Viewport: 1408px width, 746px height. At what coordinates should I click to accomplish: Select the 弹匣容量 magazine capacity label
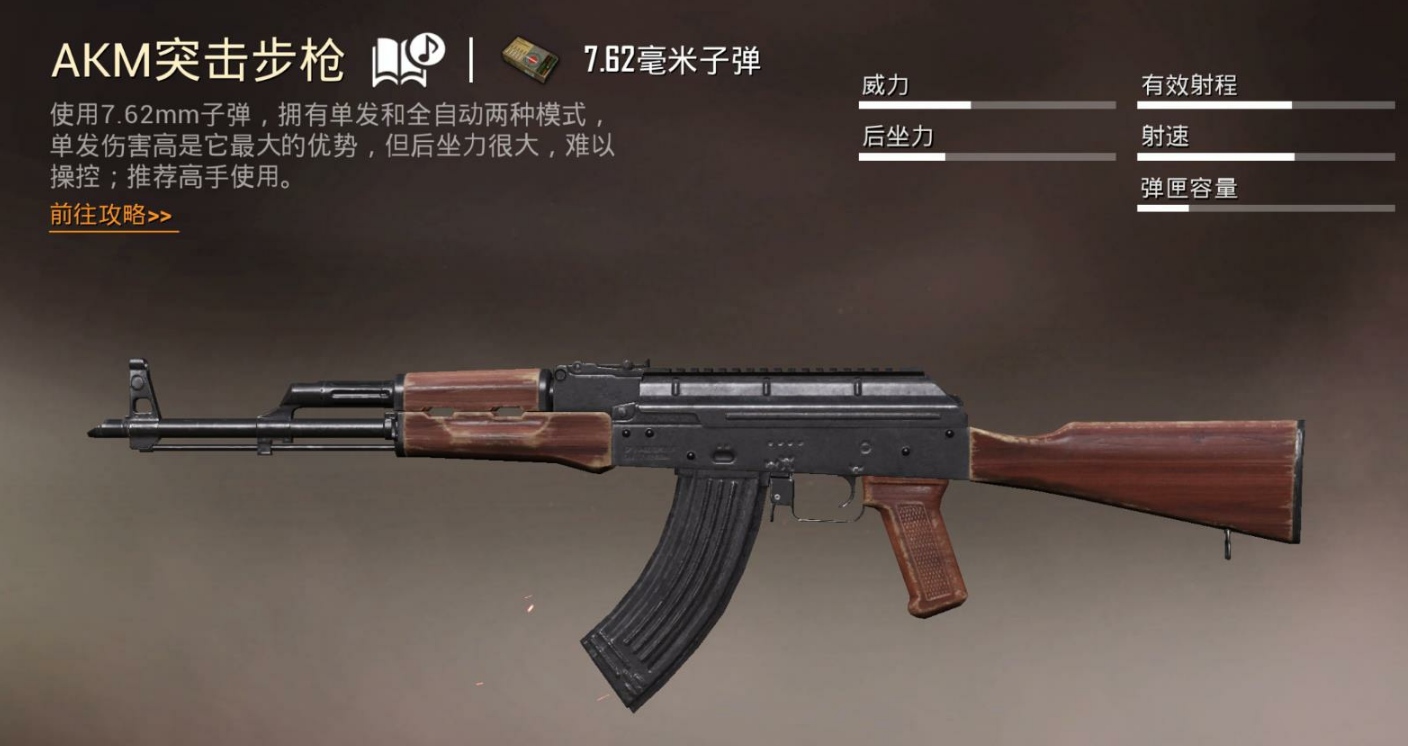(1189, 187)
